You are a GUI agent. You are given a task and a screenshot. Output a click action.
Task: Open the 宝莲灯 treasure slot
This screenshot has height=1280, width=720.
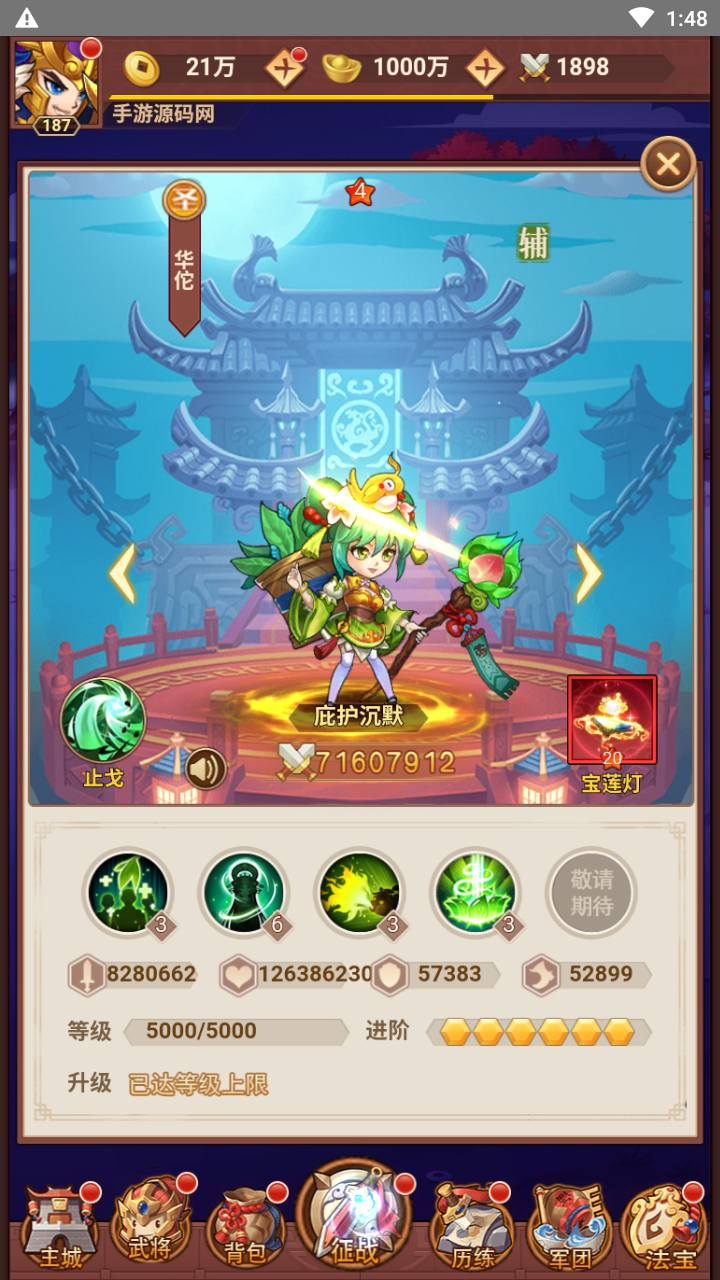coord(611,722)
